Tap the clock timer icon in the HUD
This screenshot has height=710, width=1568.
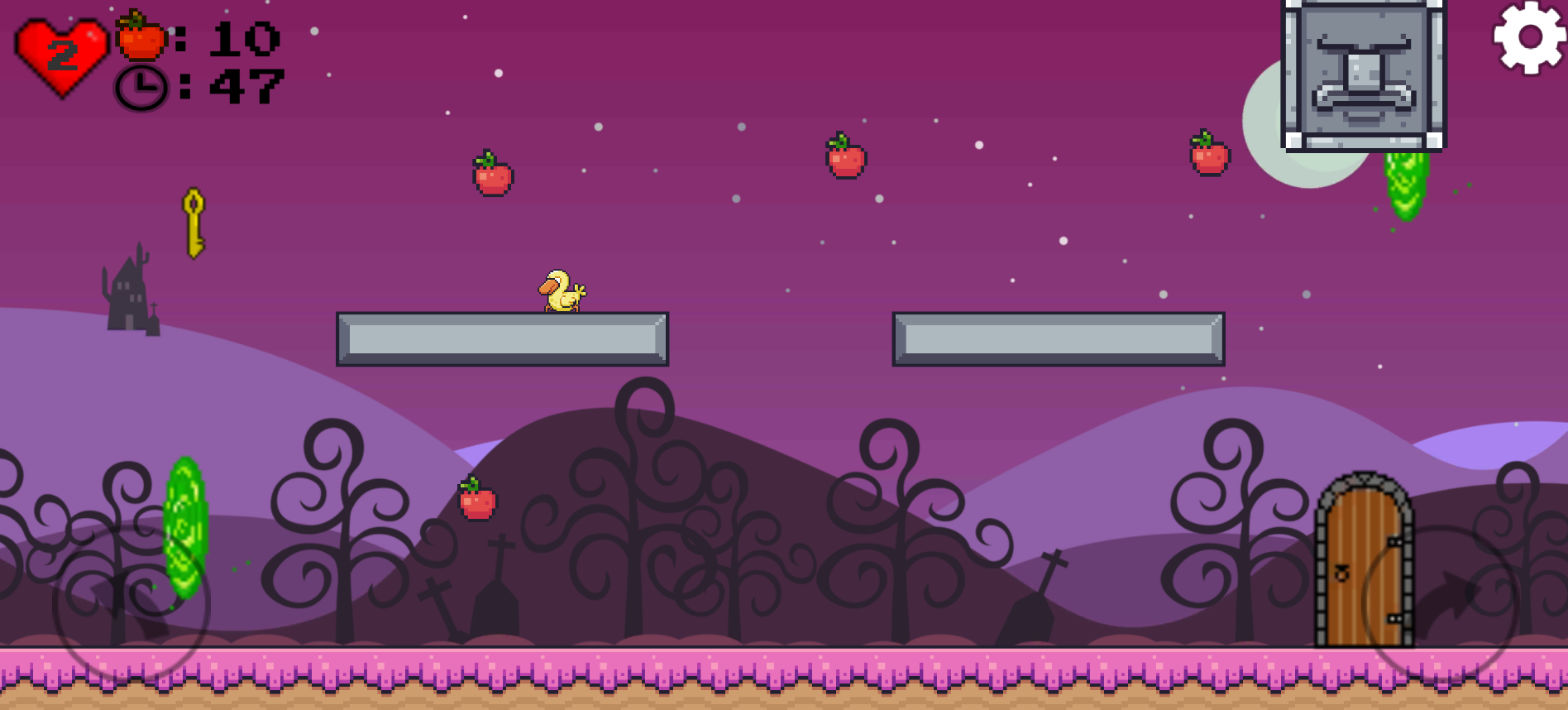pos(141,89)
